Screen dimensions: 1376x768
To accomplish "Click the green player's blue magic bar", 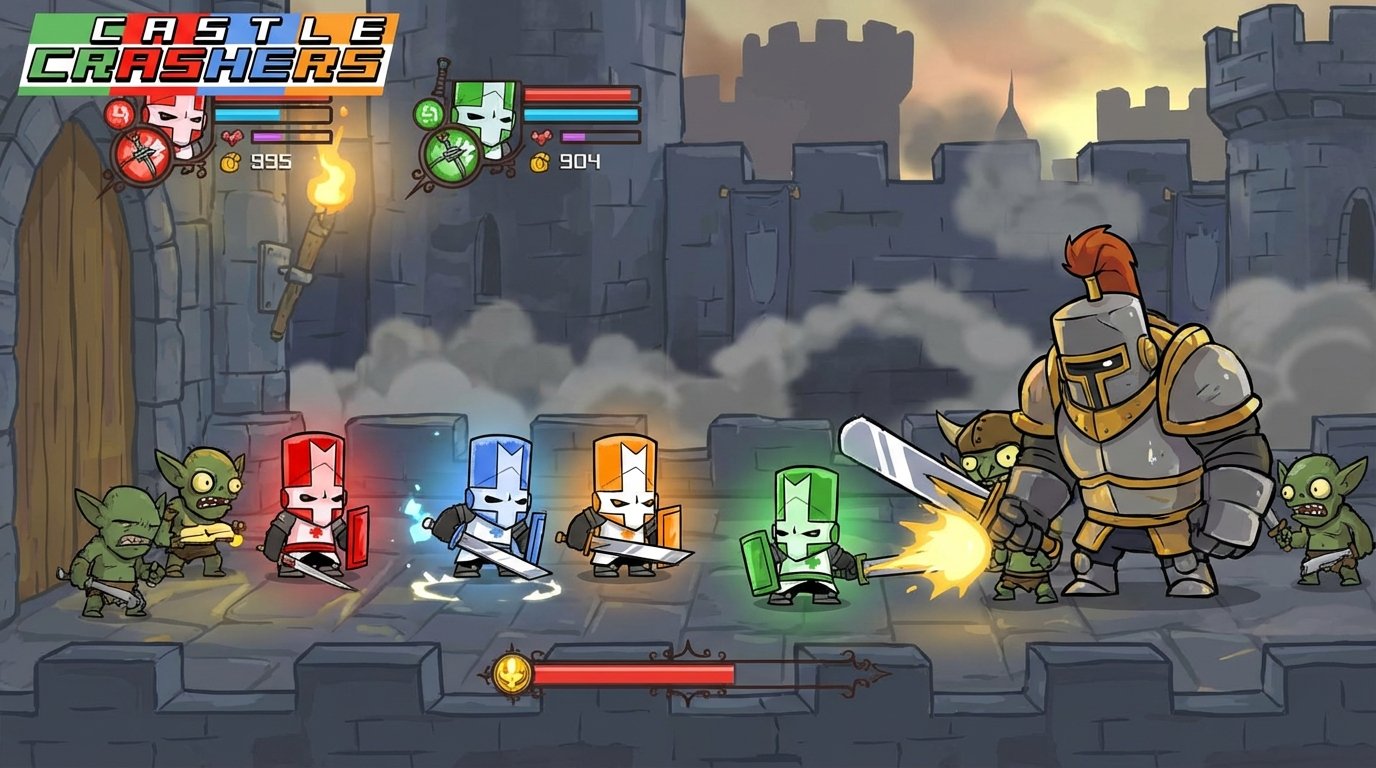I will tap(580, 114).
